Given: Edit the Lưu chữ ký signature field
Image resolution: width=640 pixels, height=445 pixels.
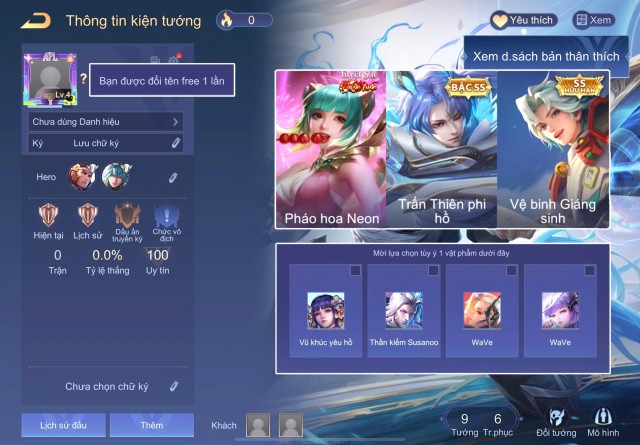Looking at the screenshot, I should pos(105,143).
